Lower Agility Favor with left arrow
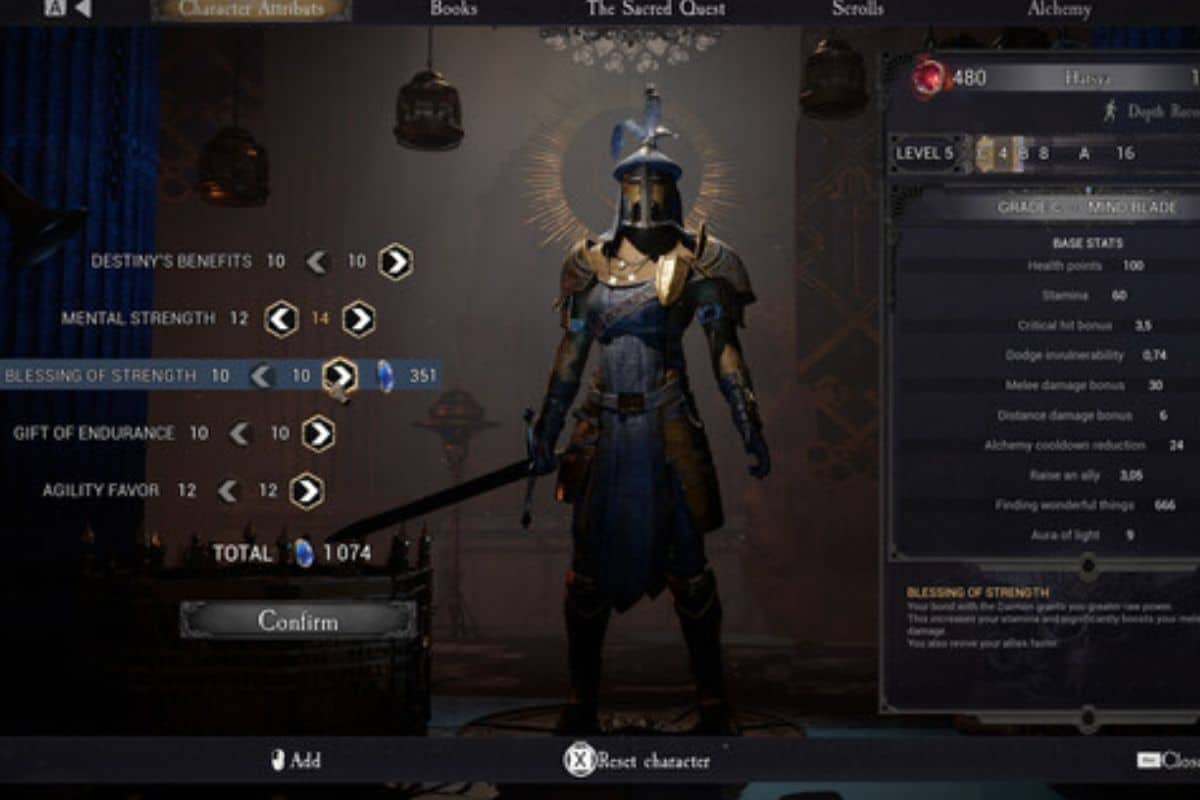The width and height of the screenshot is (1200, 800). (x=229, y=491)
